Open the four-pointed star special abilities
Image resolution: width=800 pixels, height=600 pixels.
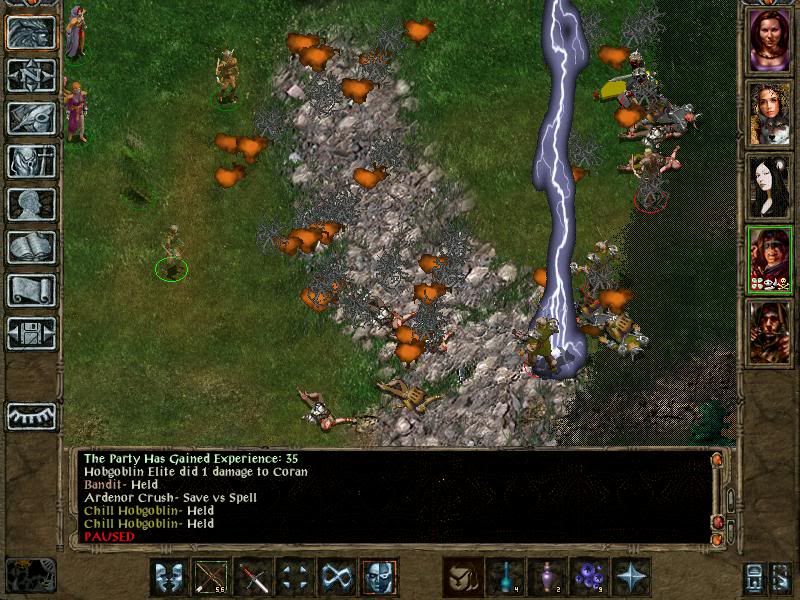[x=631, y=577]
